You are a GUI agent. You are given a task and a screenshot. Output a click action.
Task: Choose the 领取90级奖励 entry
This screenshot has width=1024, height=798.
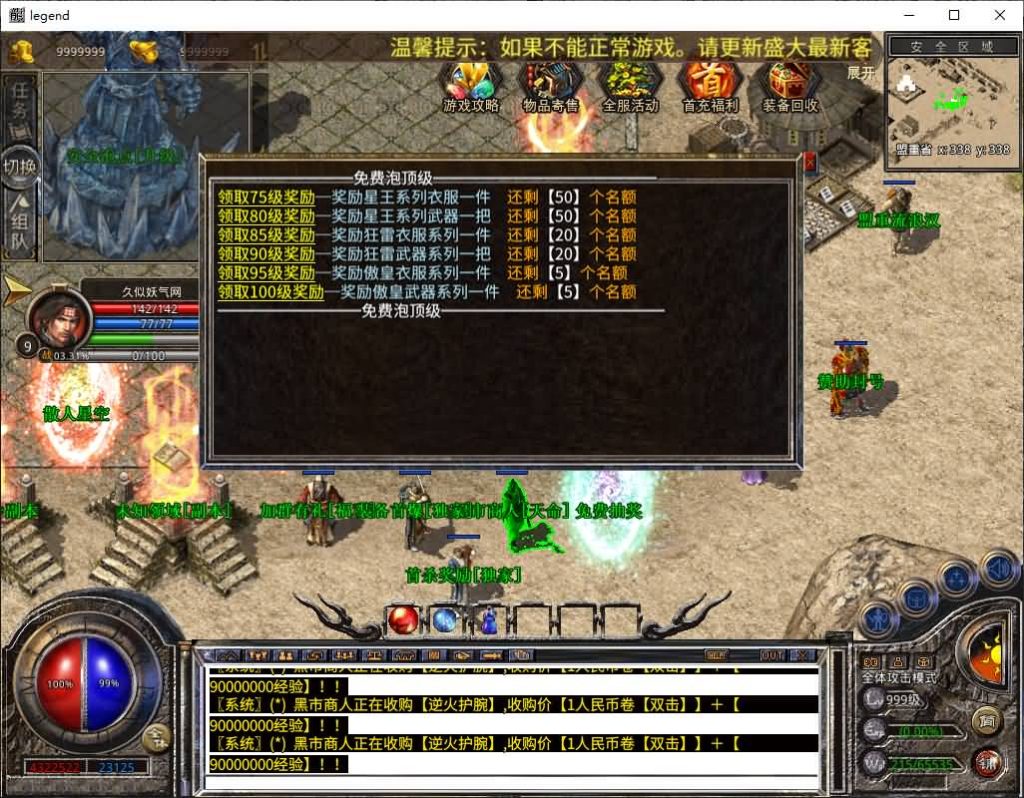click(266, 254)
